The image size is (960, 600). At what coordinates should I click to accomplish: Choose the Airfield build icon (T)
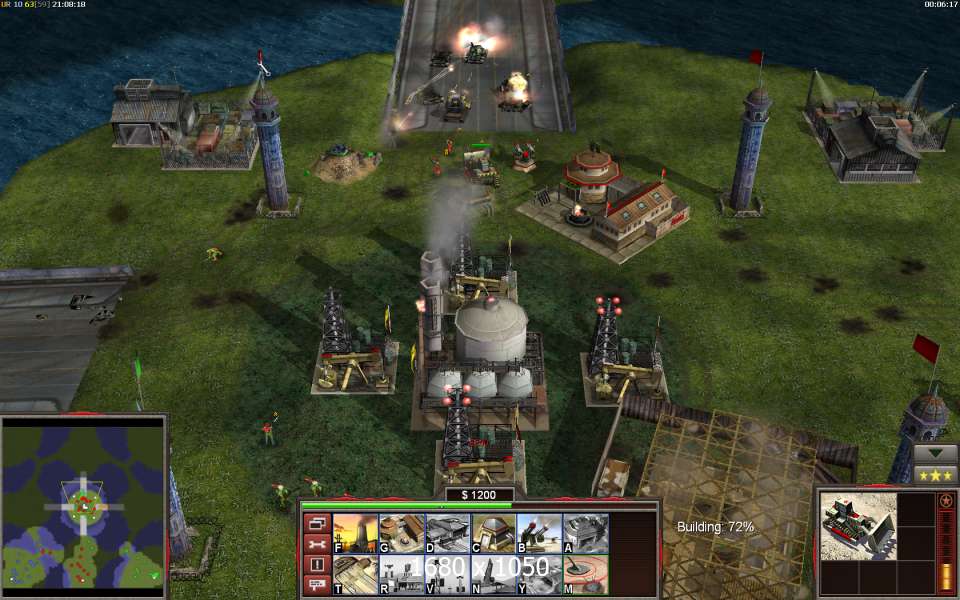[x=355, y=575]
